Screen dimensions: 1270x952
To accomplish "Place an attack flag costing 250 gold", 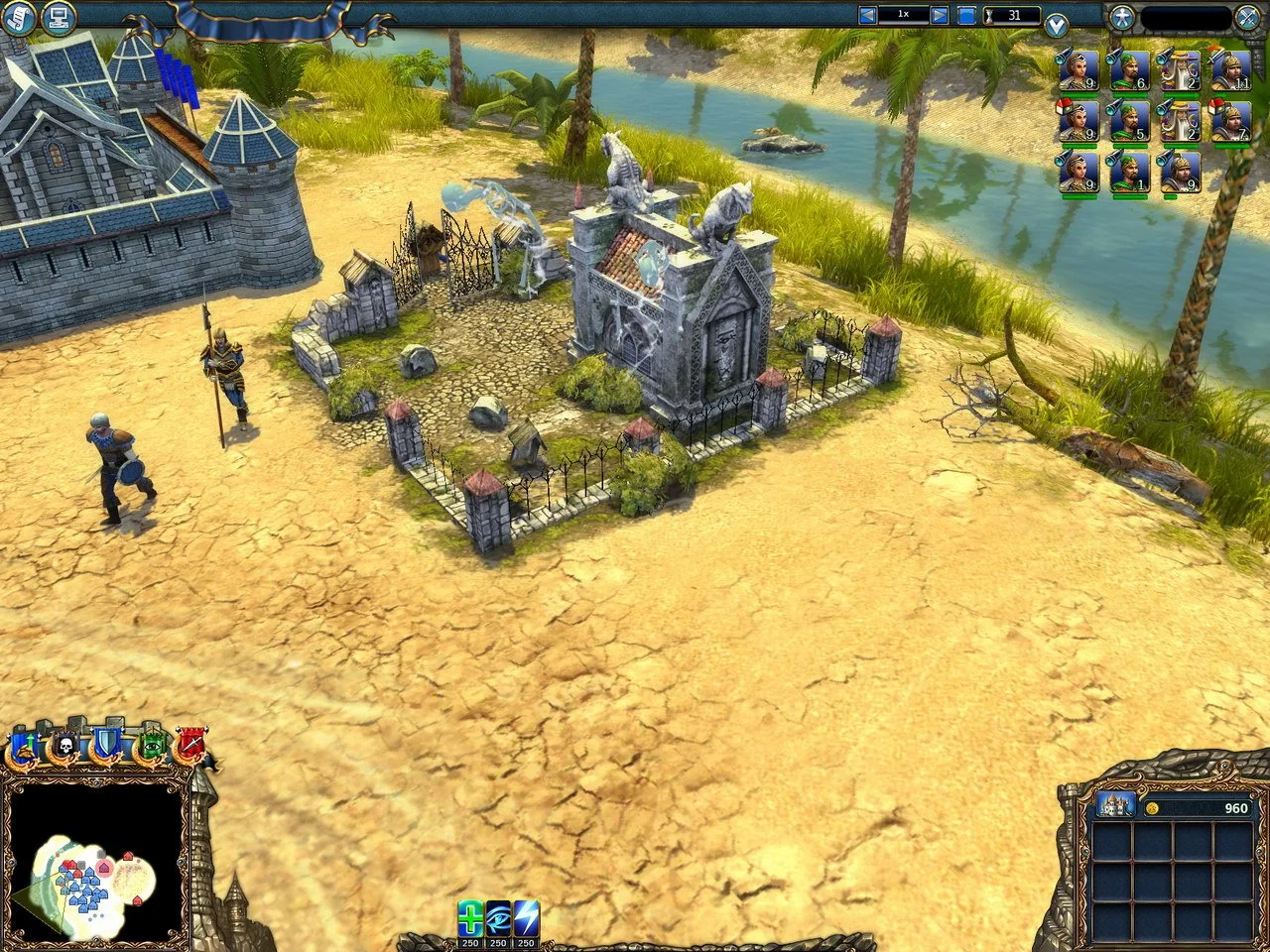I will 525,917.
